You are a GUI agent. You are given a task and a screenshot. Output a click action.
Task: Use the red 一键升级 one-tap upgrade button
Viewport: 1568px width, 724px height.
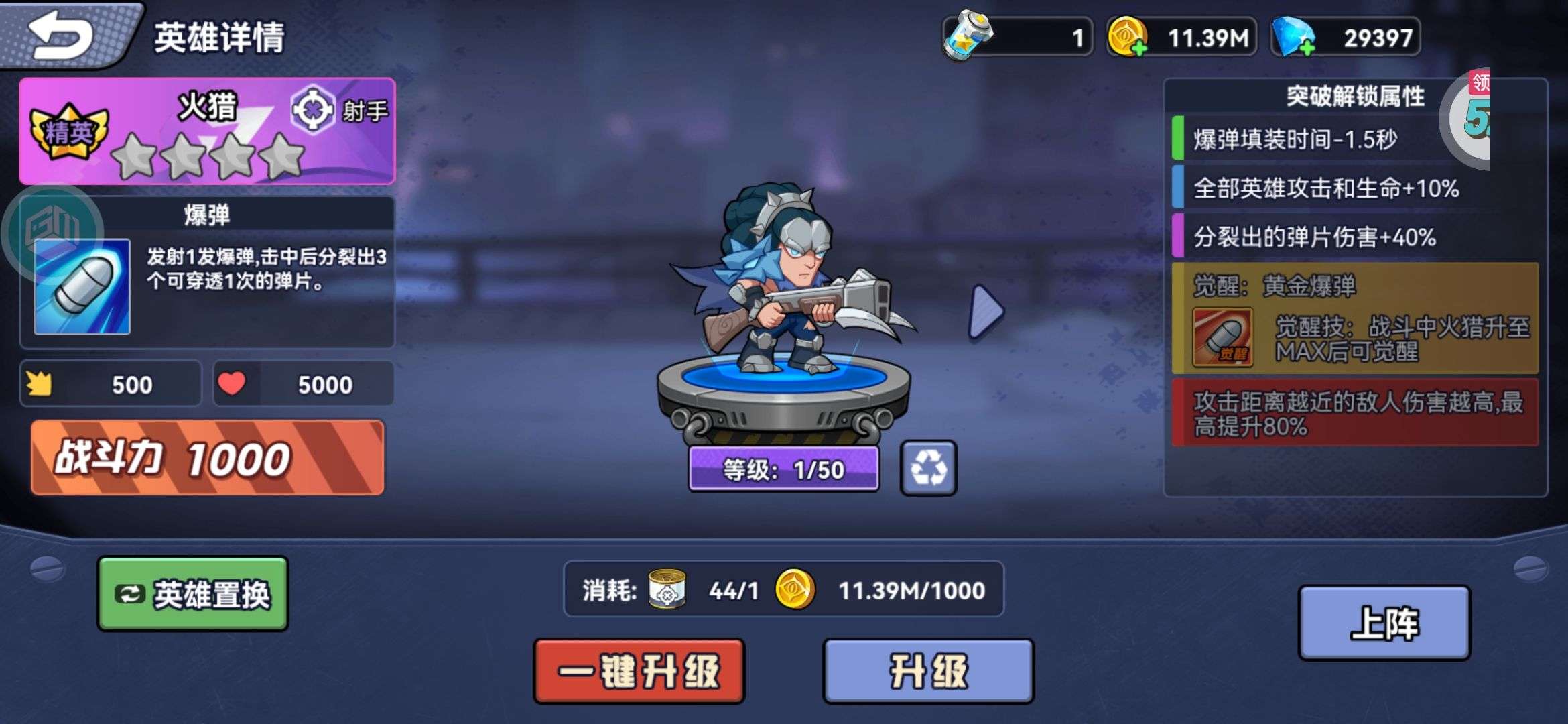[639, 671]
